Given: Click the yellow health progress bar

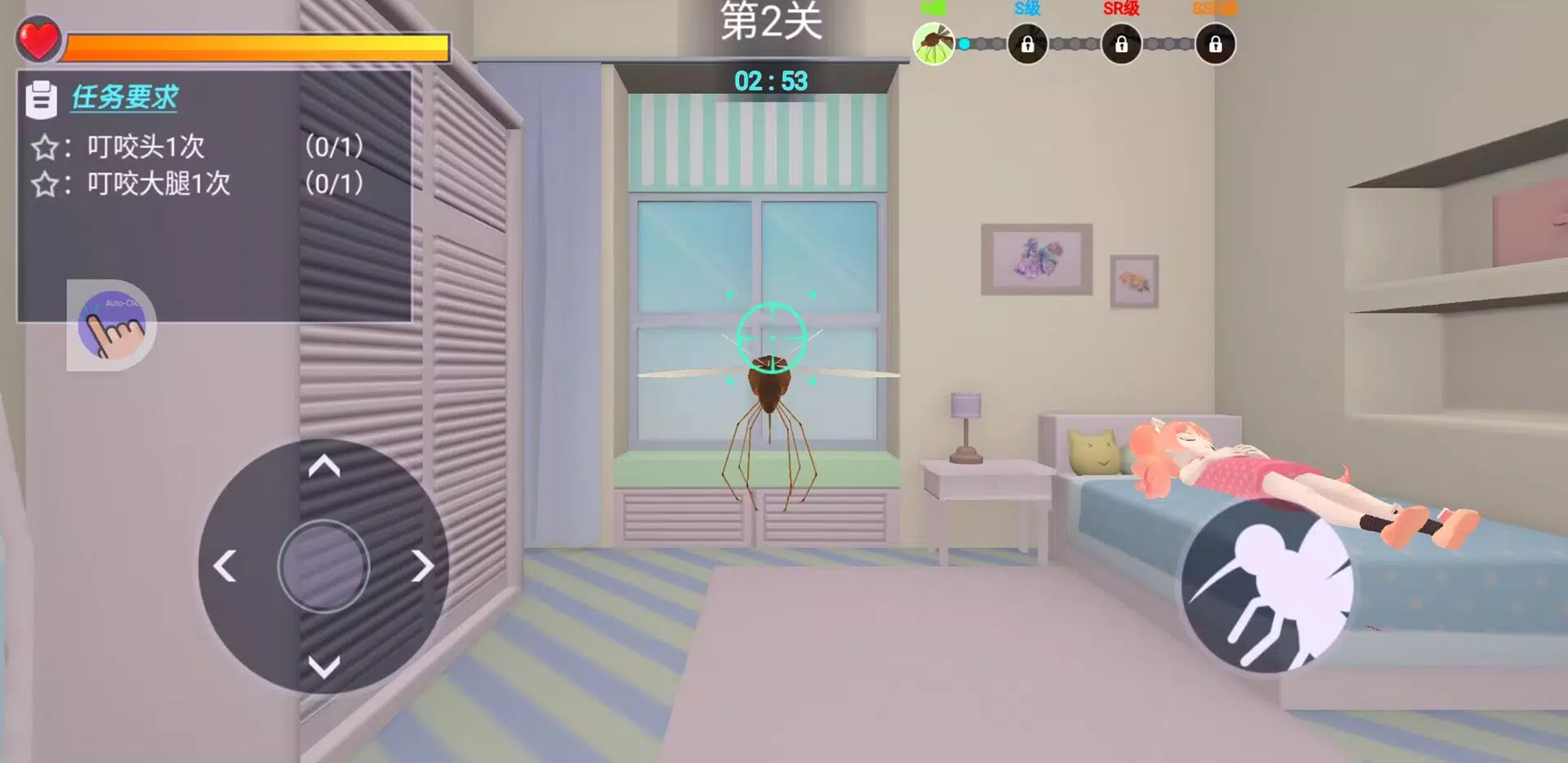Looking at the screenshot, I should coord(253,45).
